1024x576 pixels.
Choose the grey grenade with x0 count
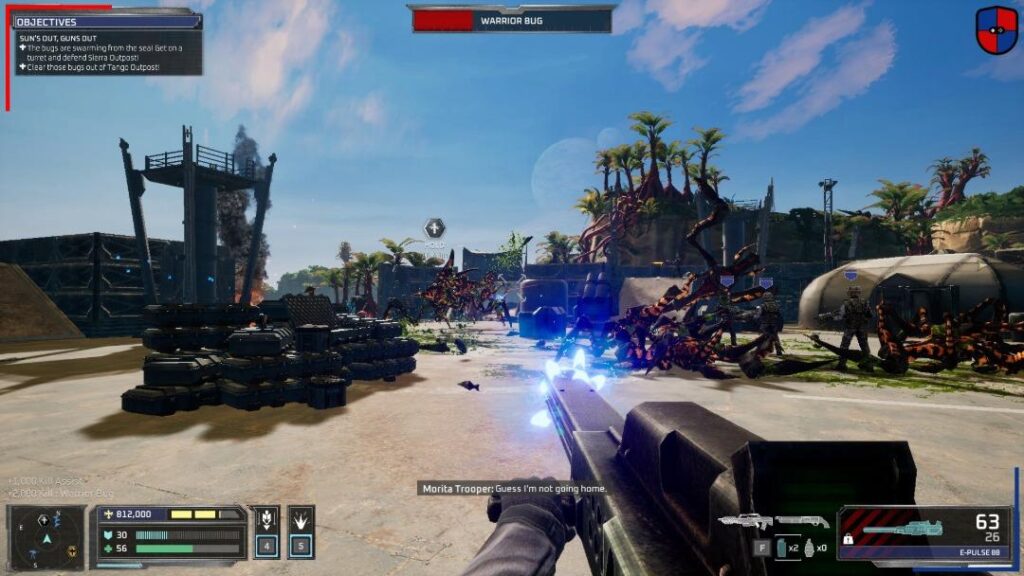(809, 547)
